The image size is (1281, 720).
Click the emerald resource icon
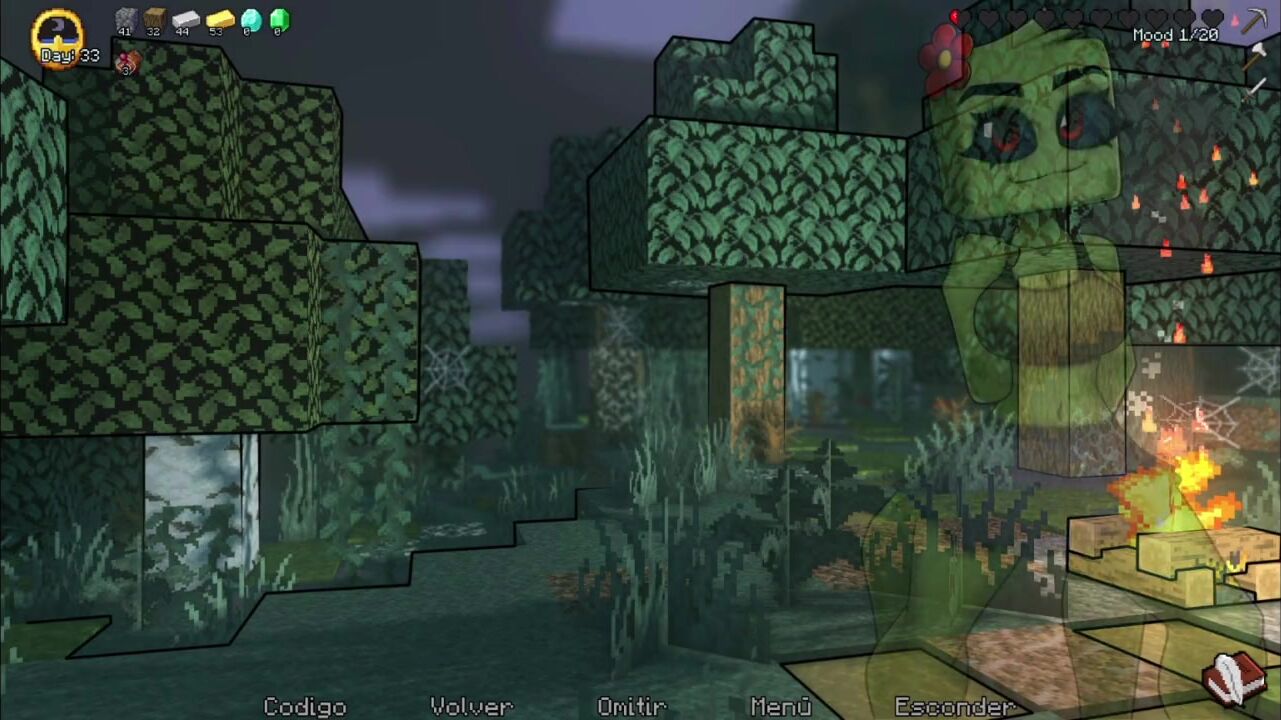click(279, 19)
